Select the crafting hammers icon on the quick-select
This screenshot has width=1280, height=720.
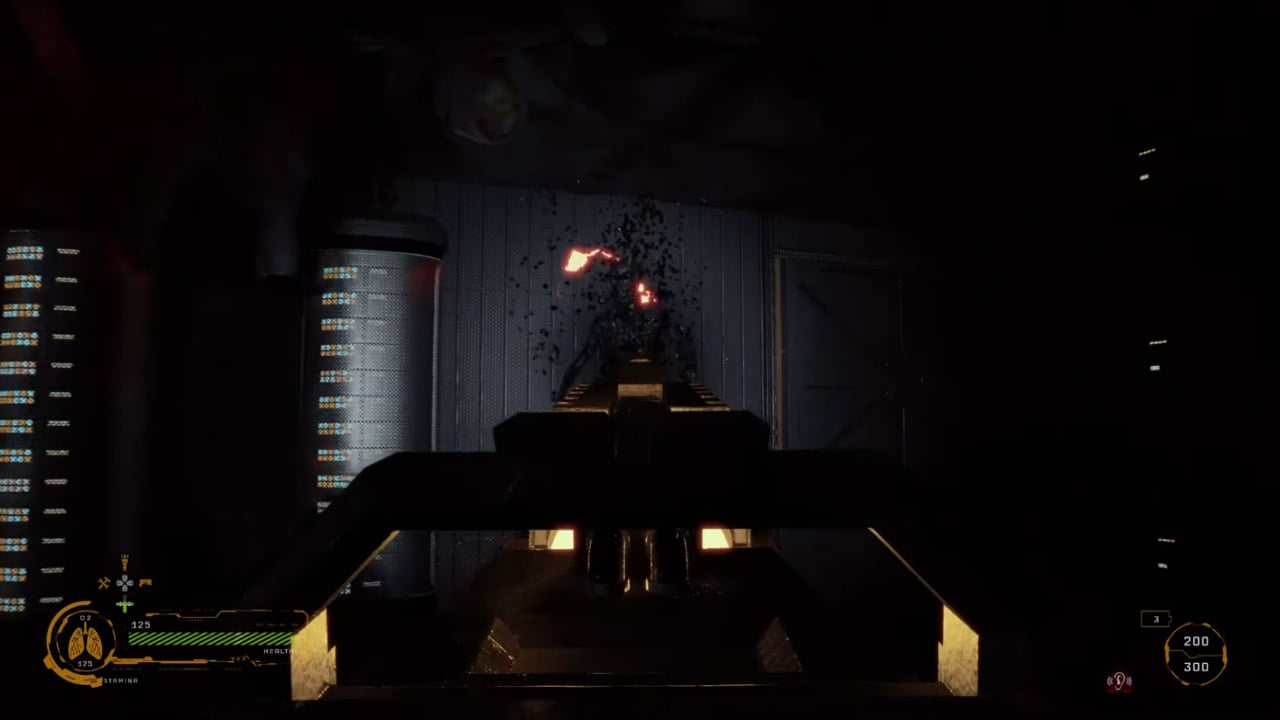(x=103, y=582)
